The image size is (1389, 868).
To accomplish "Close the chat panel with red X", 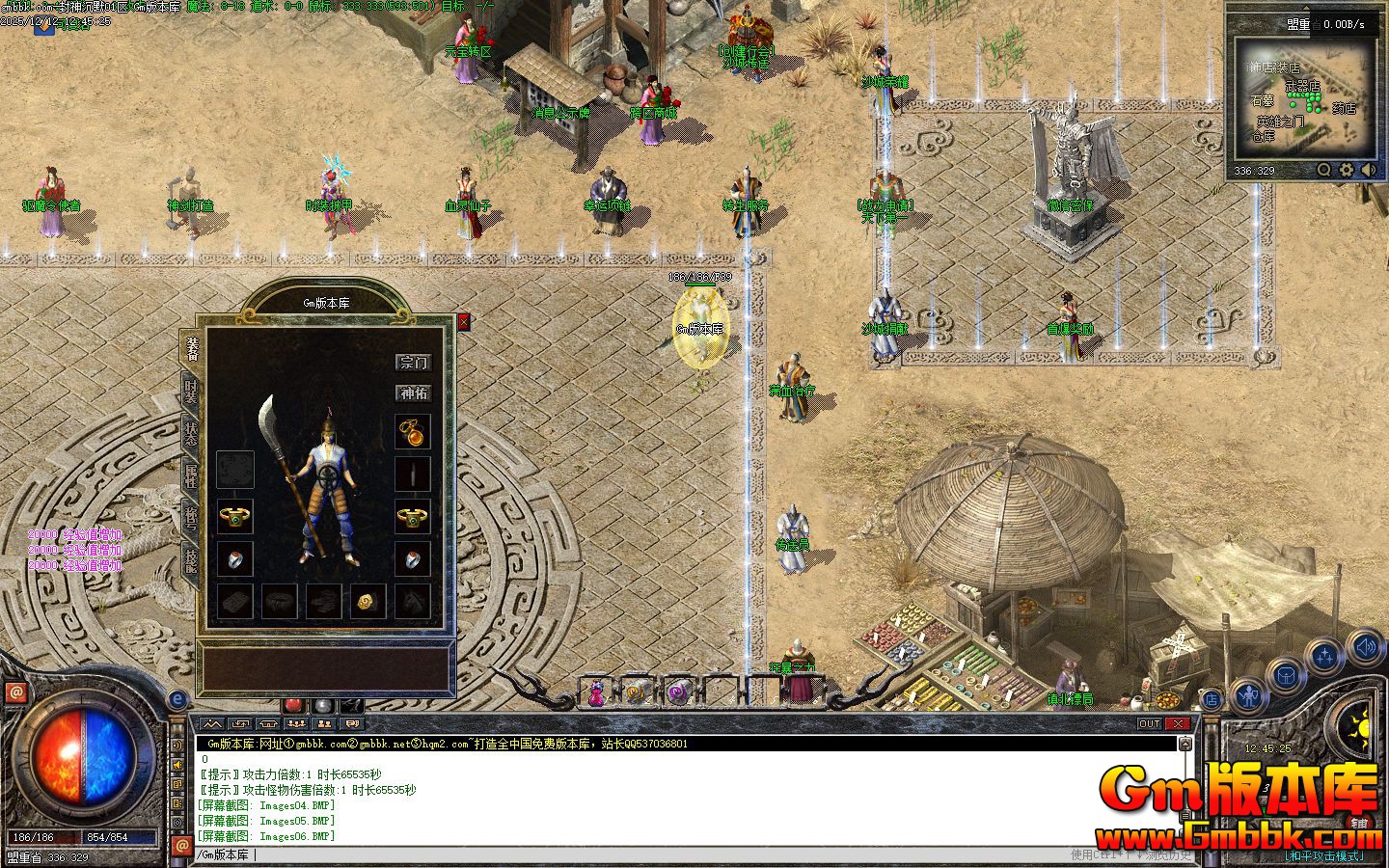I will click(x=1178, y=724).
